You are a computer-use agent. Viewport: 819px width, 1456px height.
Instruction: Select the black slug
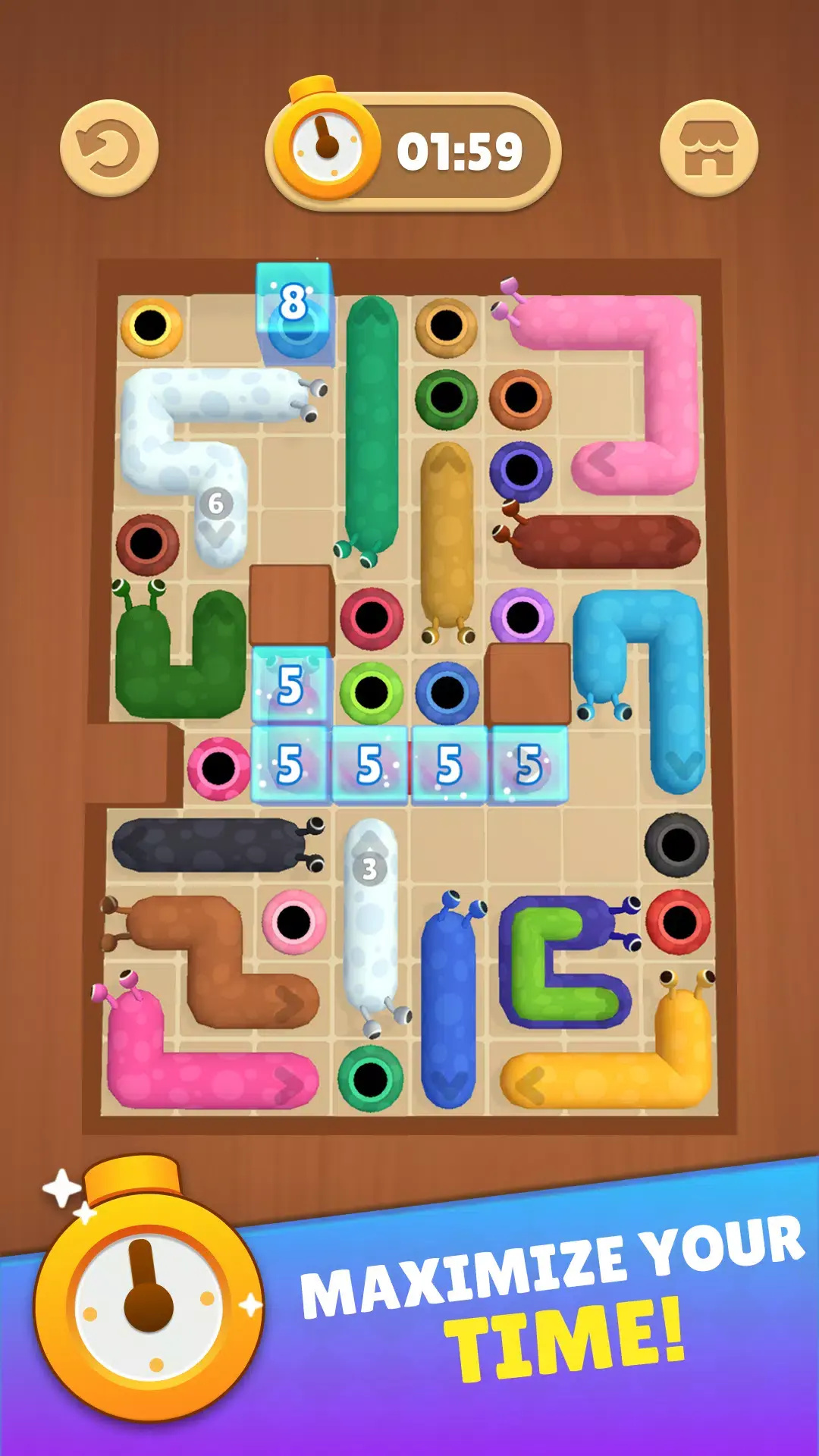209,844
